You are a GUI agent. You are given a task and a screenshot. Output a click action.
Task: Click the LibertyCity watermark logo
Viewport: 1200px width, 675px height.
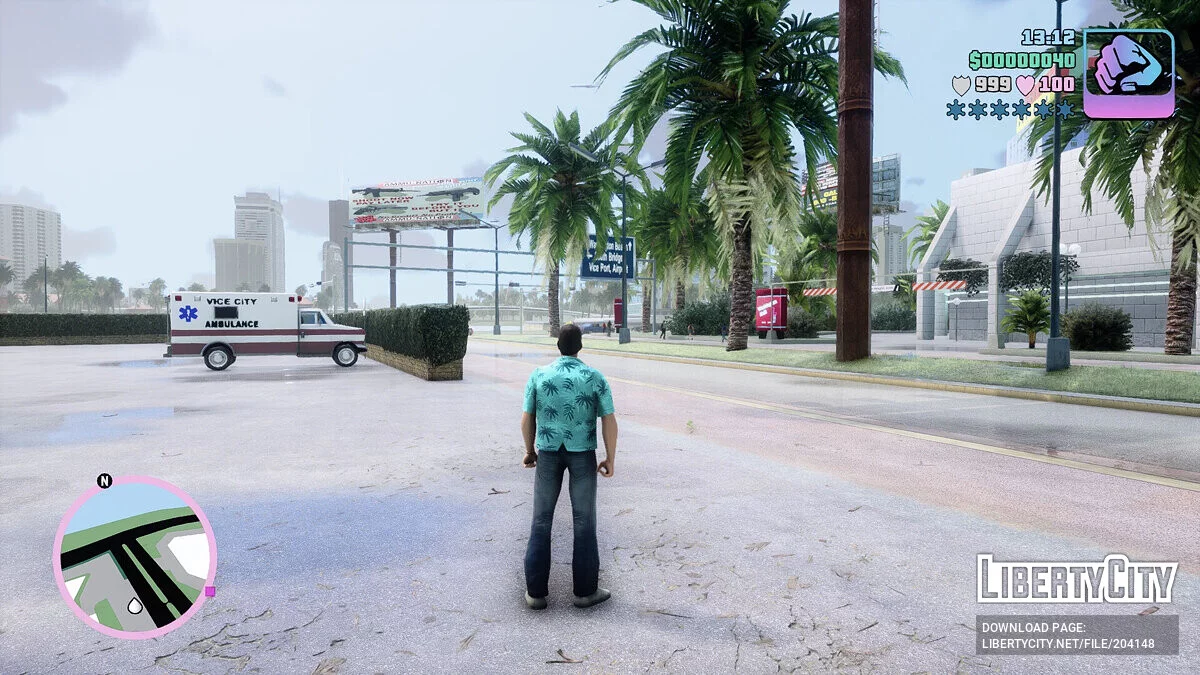click(x=1076, y=579)
